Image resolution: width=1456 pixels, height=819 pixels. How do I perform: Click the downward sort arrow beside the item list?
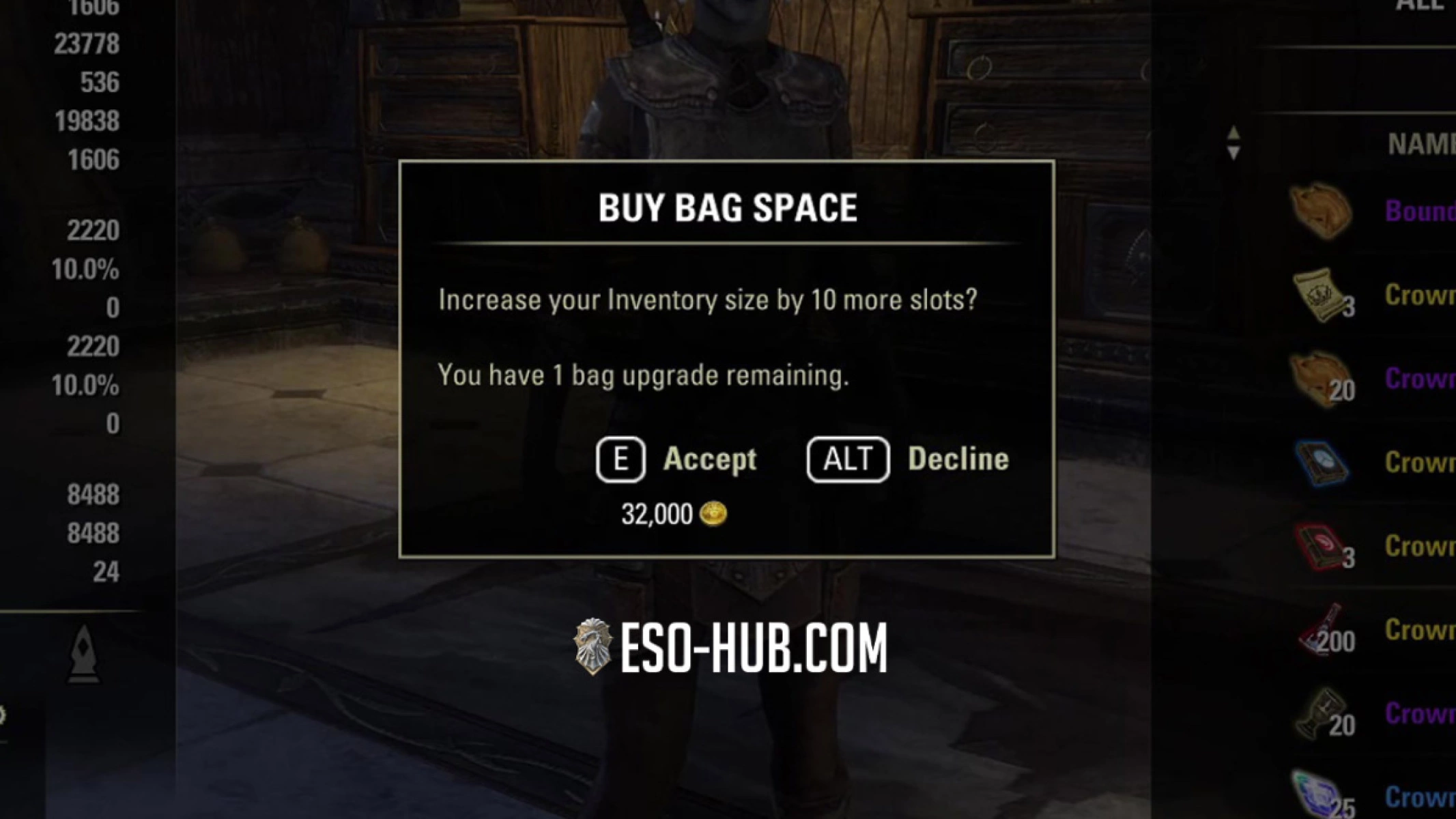point(1234,152)
